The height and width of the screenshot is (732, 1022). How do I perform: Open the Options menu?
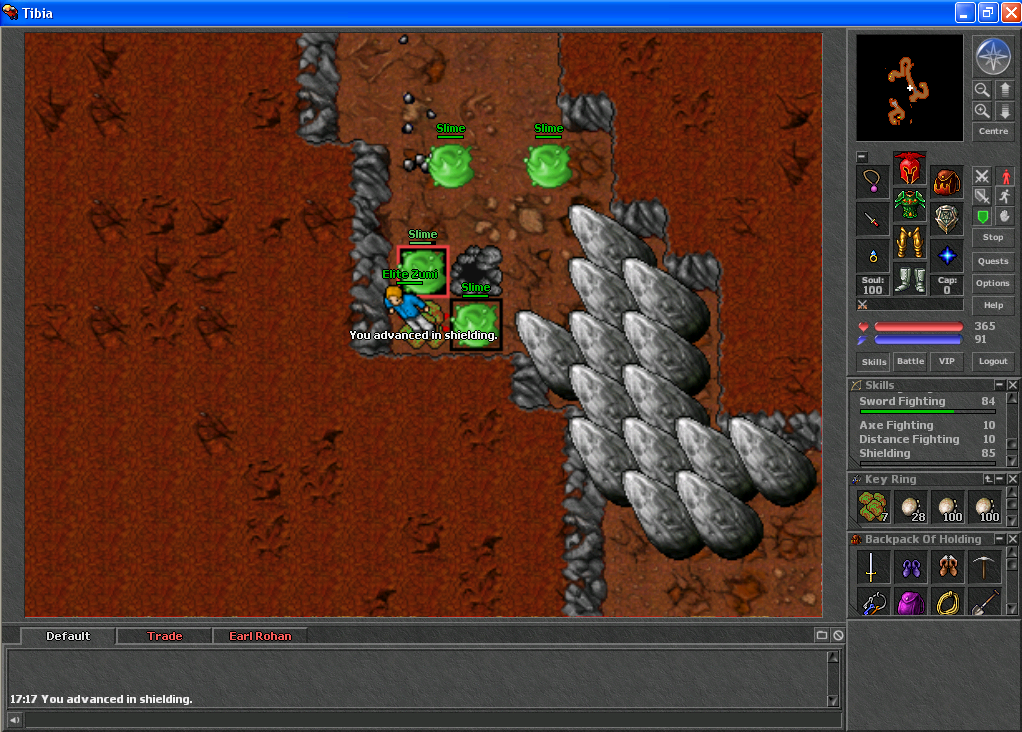click(993, 283)
